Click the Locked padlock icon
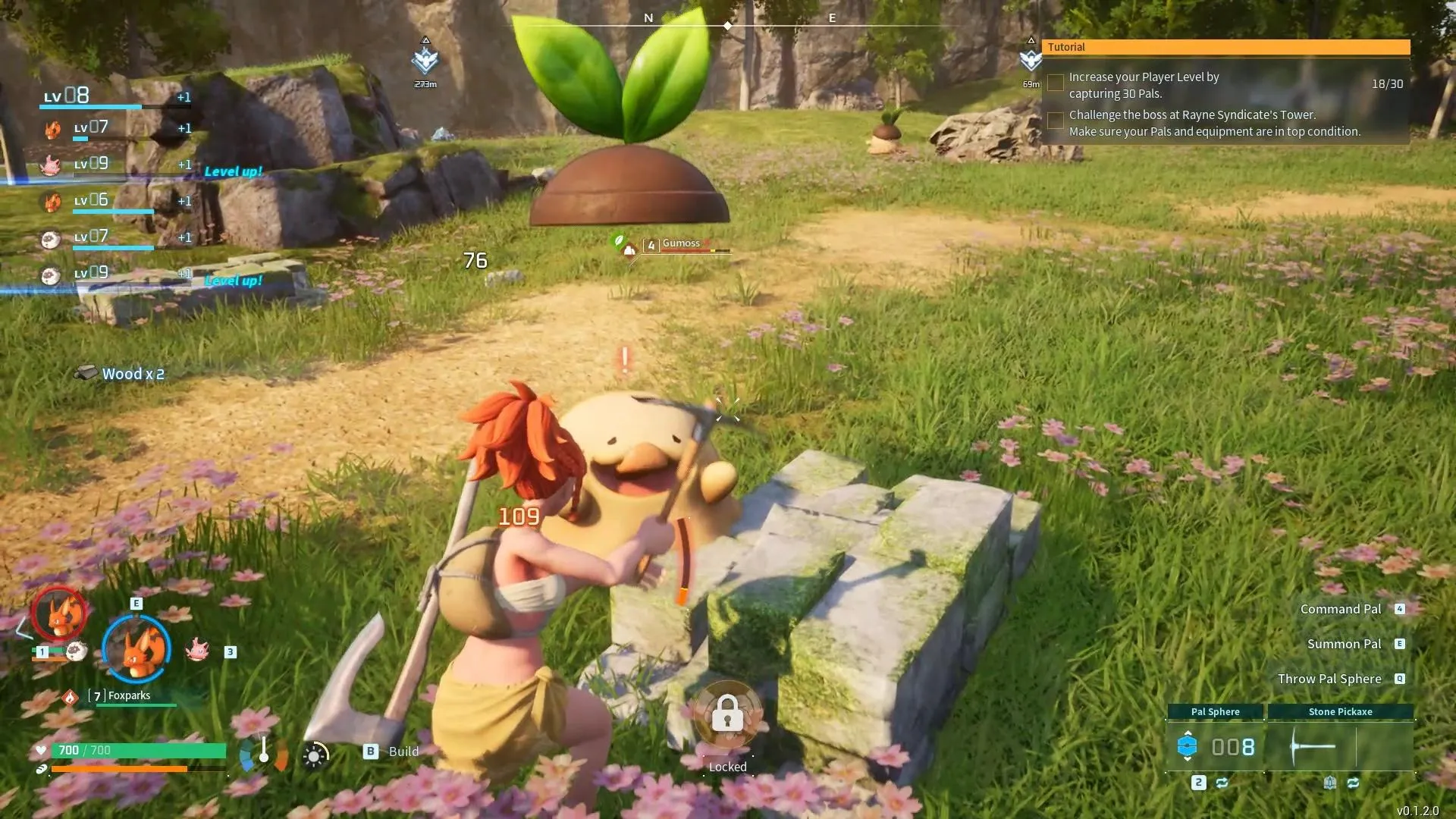The image size is (1456, 819). pyautogui.click(x=727, y=714)
